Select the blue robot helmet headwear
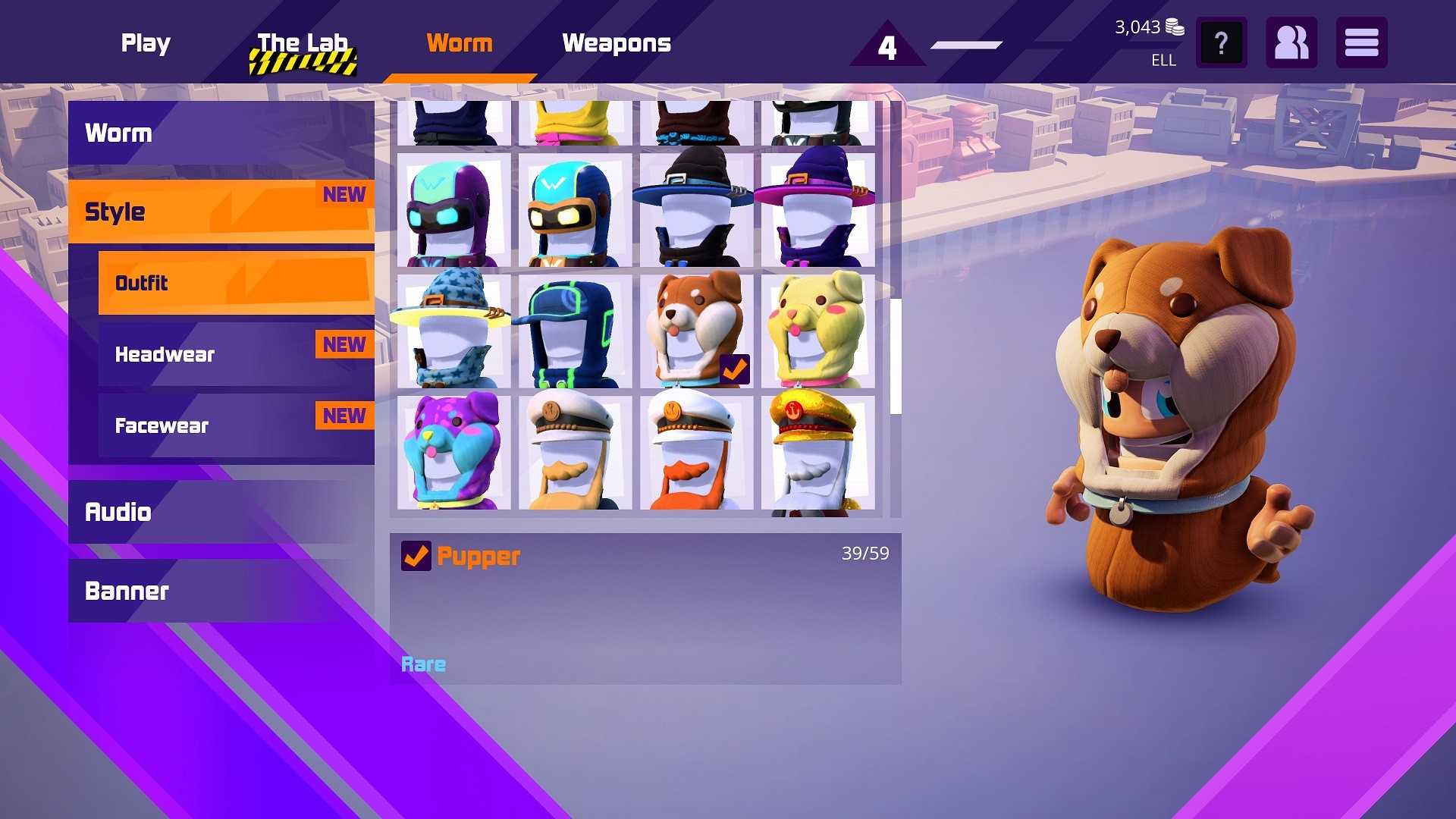Image resolution: width=1456 pixels, height=819 pixels. tap(573, 210)
